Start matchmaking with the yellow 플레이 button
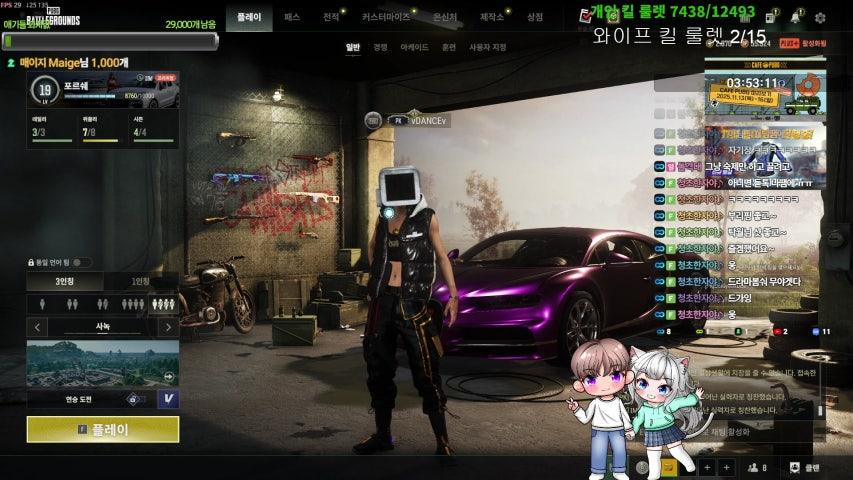853x480 pixels. [x=103, y=429]
